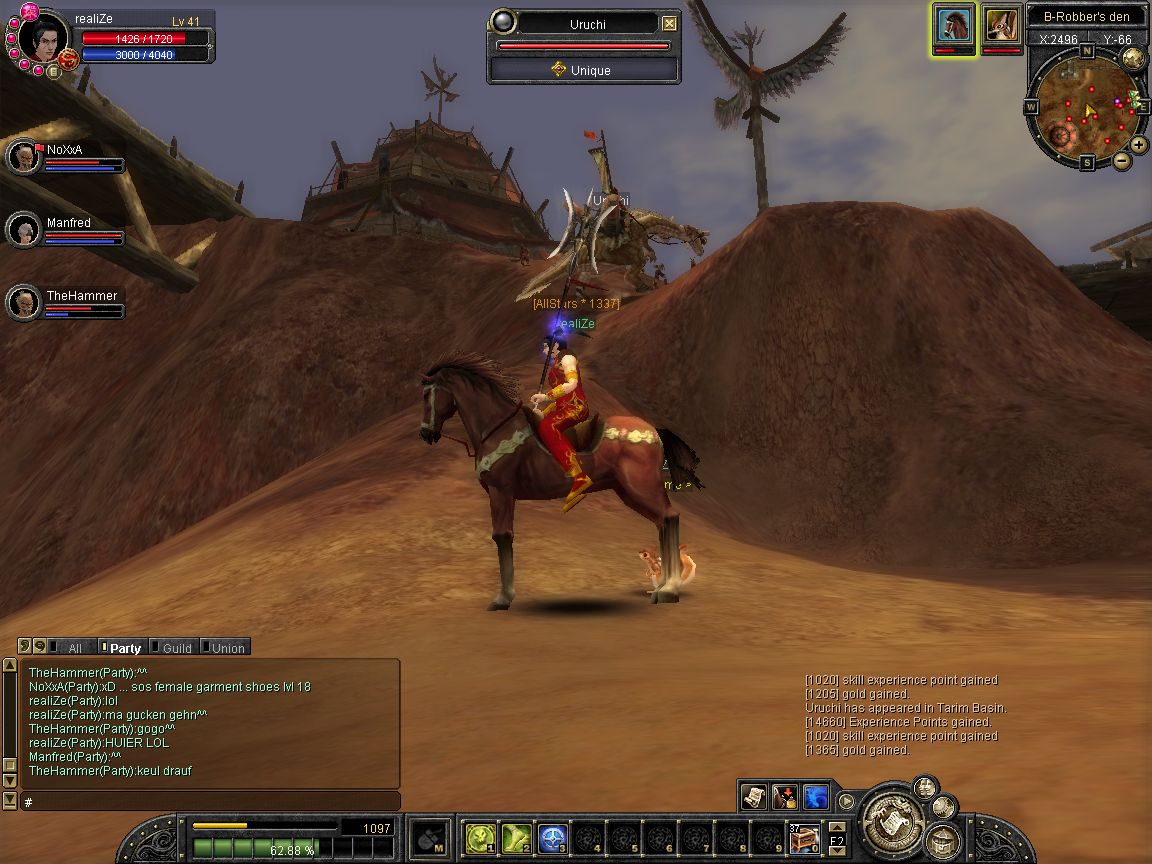Click the blue swirl icon above hotbar
Image resolution: width=1152 pixels, height=864 pixels.
816,796
